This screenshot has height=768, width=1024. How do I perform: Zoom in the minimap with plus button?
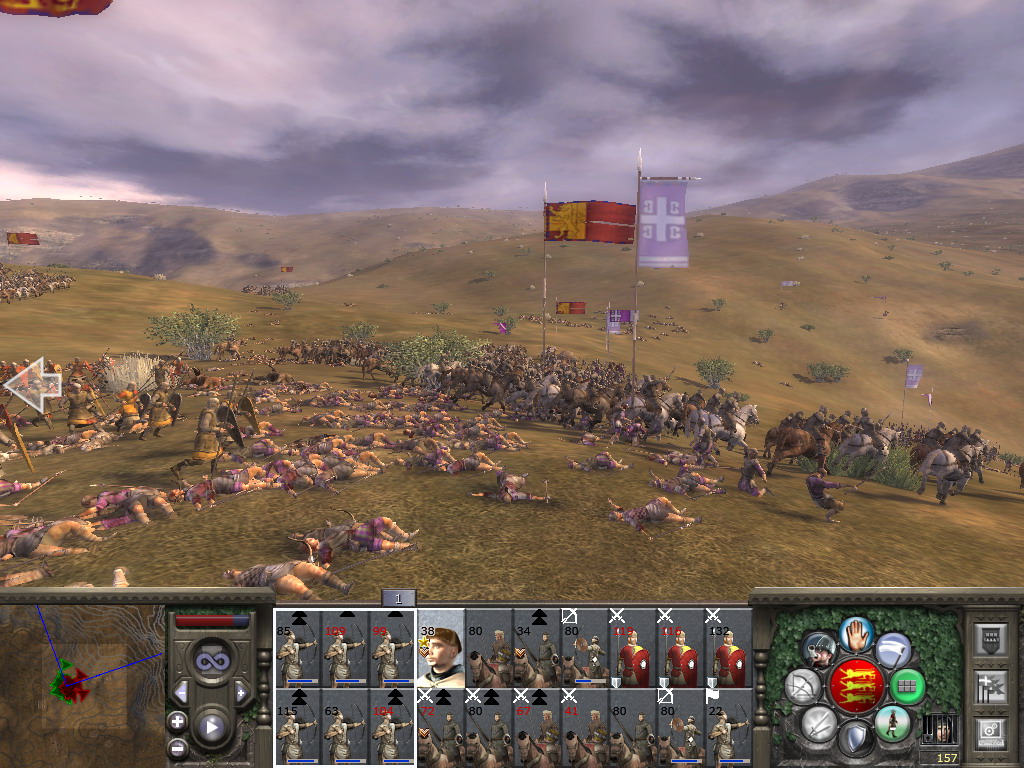point(177,721)
